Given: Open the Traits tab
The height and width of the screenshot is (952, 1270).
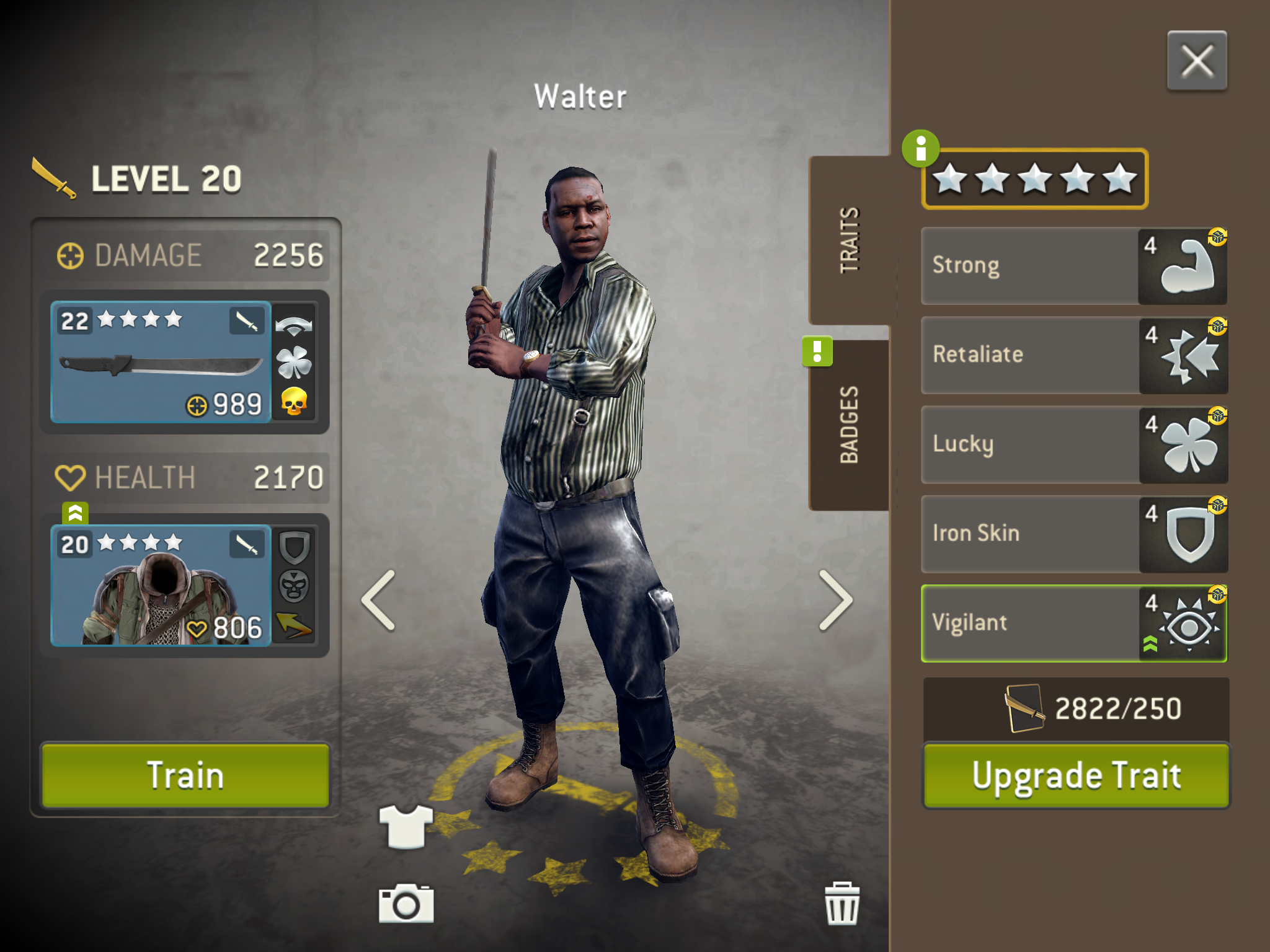Looking at the screenshot, I should (x=849, y=240).
